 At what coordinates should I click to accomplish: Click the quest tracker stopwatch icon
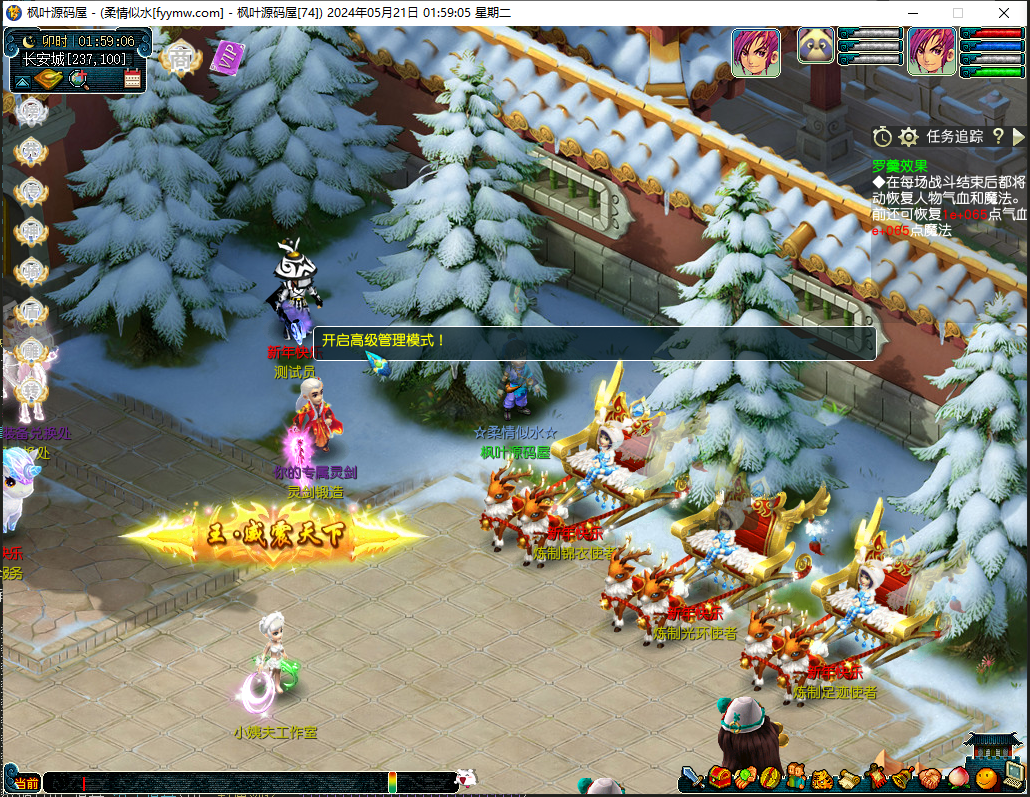pos(882,137)
